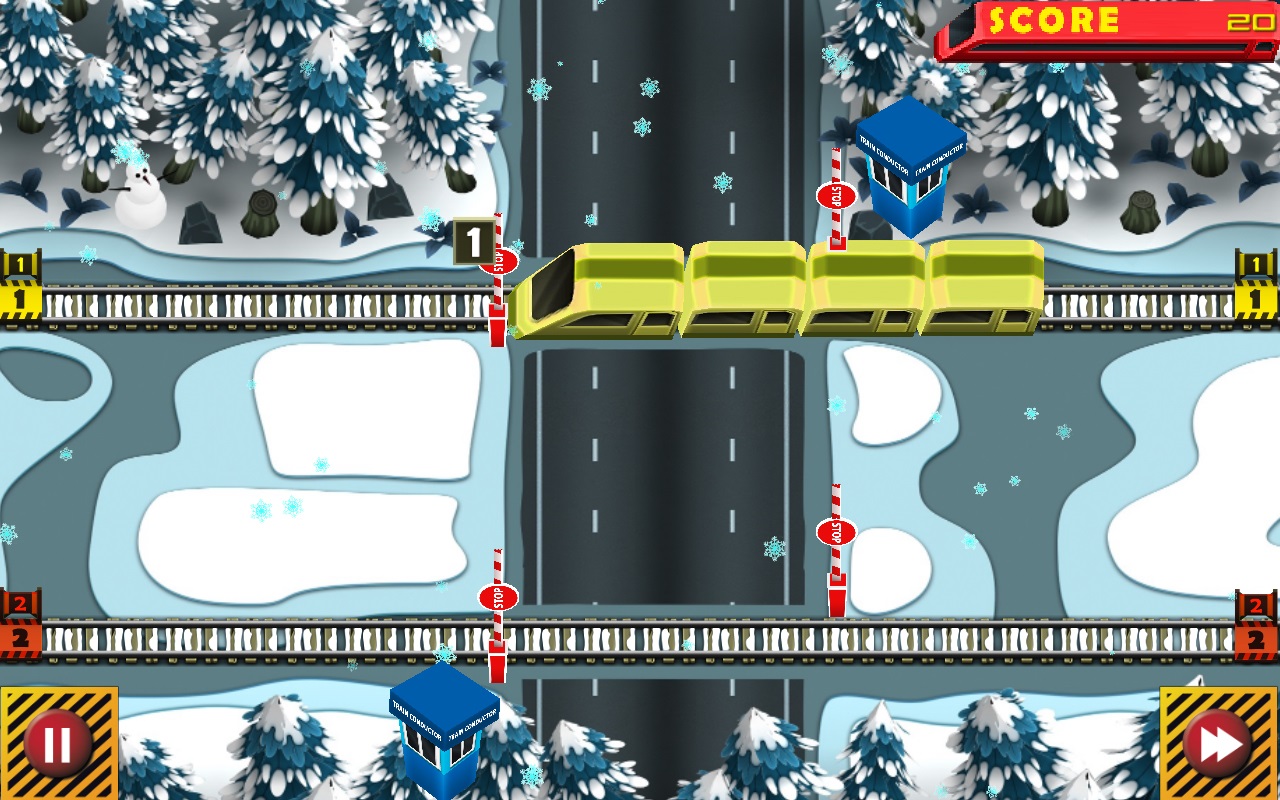The image size is (1280, 800).
Task: Pause the game
Action: point(56,742)
